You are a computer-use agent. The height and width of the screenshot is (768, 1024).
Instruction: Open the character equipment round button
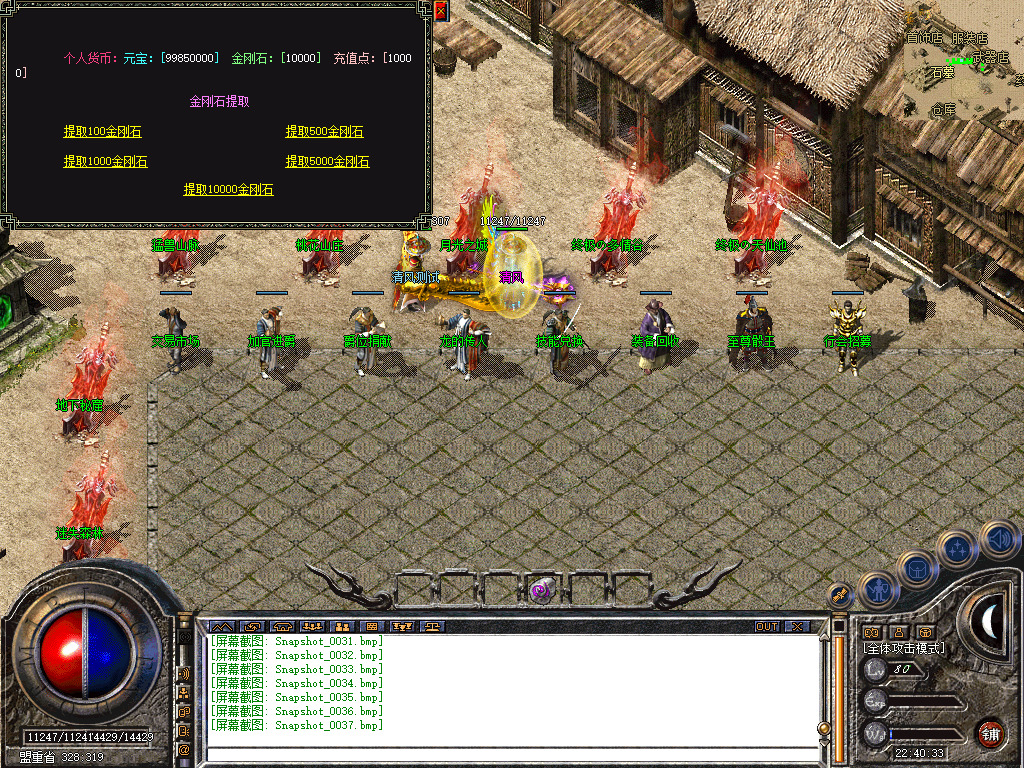coord(877,590)
